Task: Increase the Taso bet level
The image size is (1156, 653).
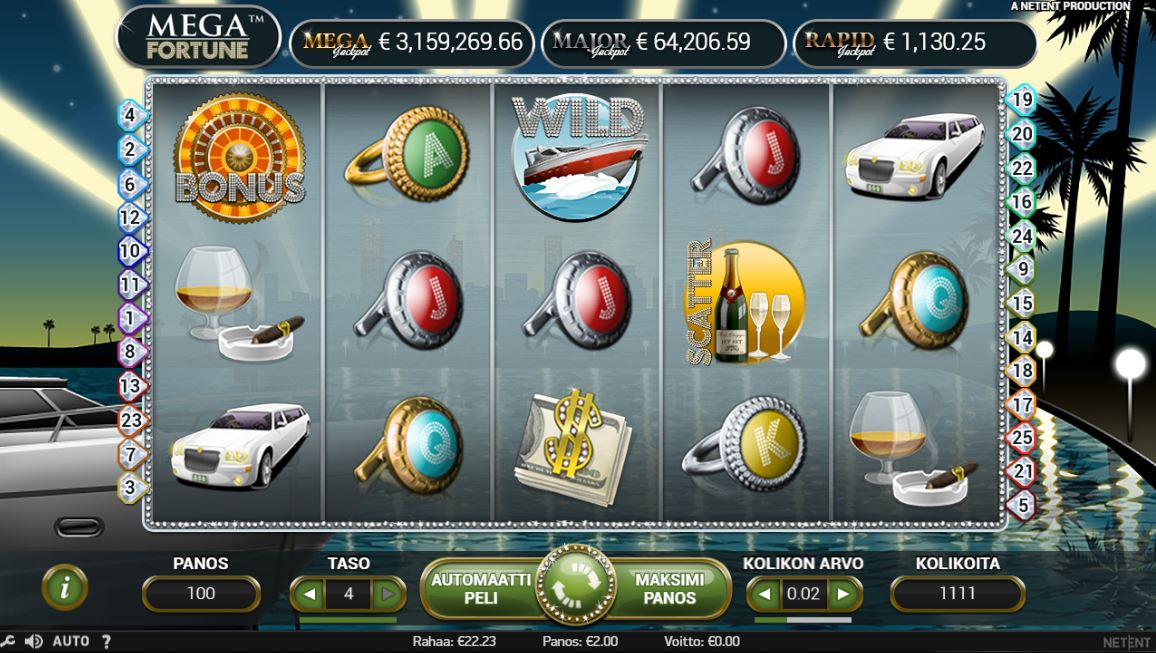Action: coord(388,594)
